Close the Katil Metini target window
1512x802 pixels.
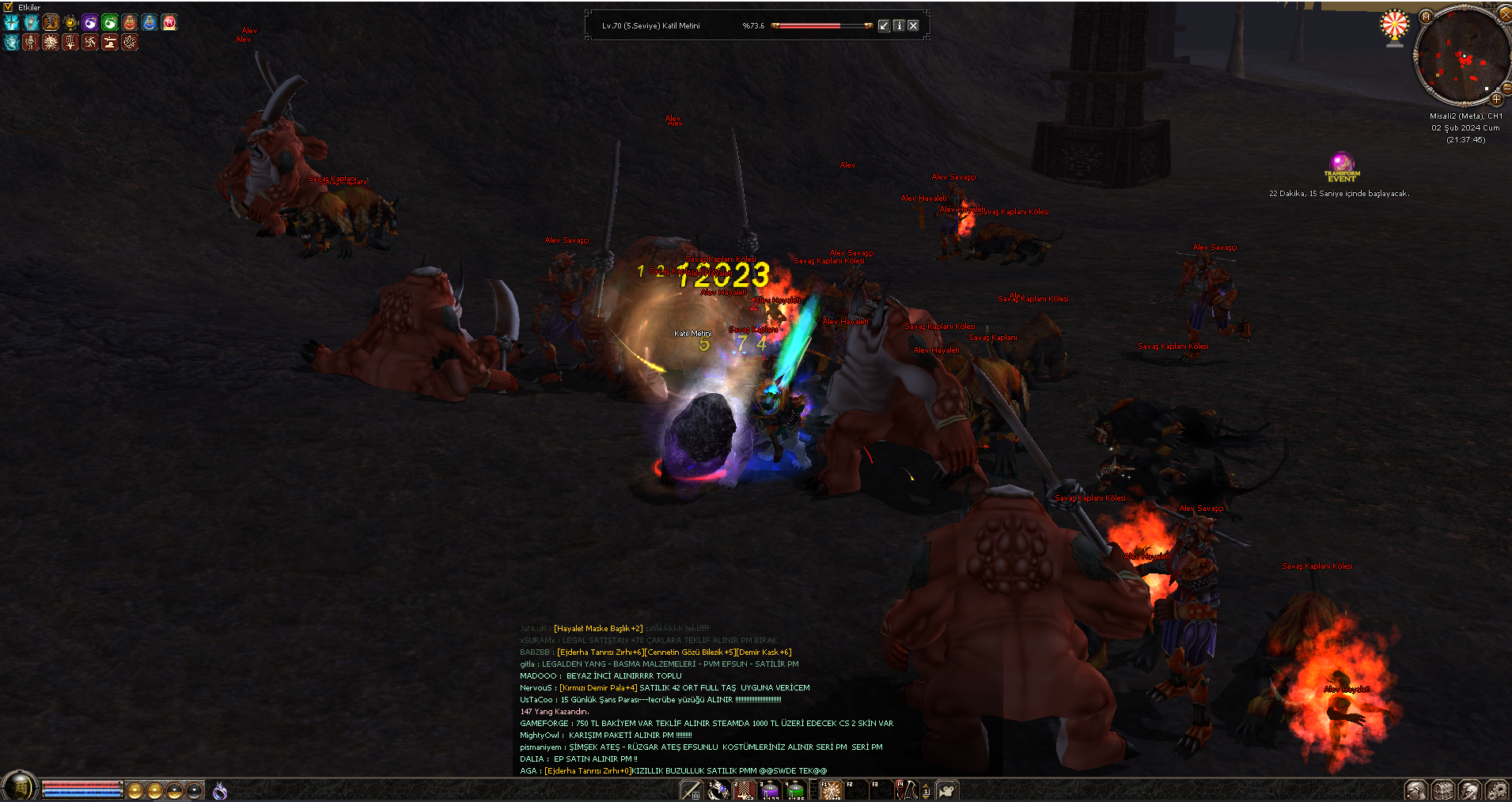pos(913,25)
